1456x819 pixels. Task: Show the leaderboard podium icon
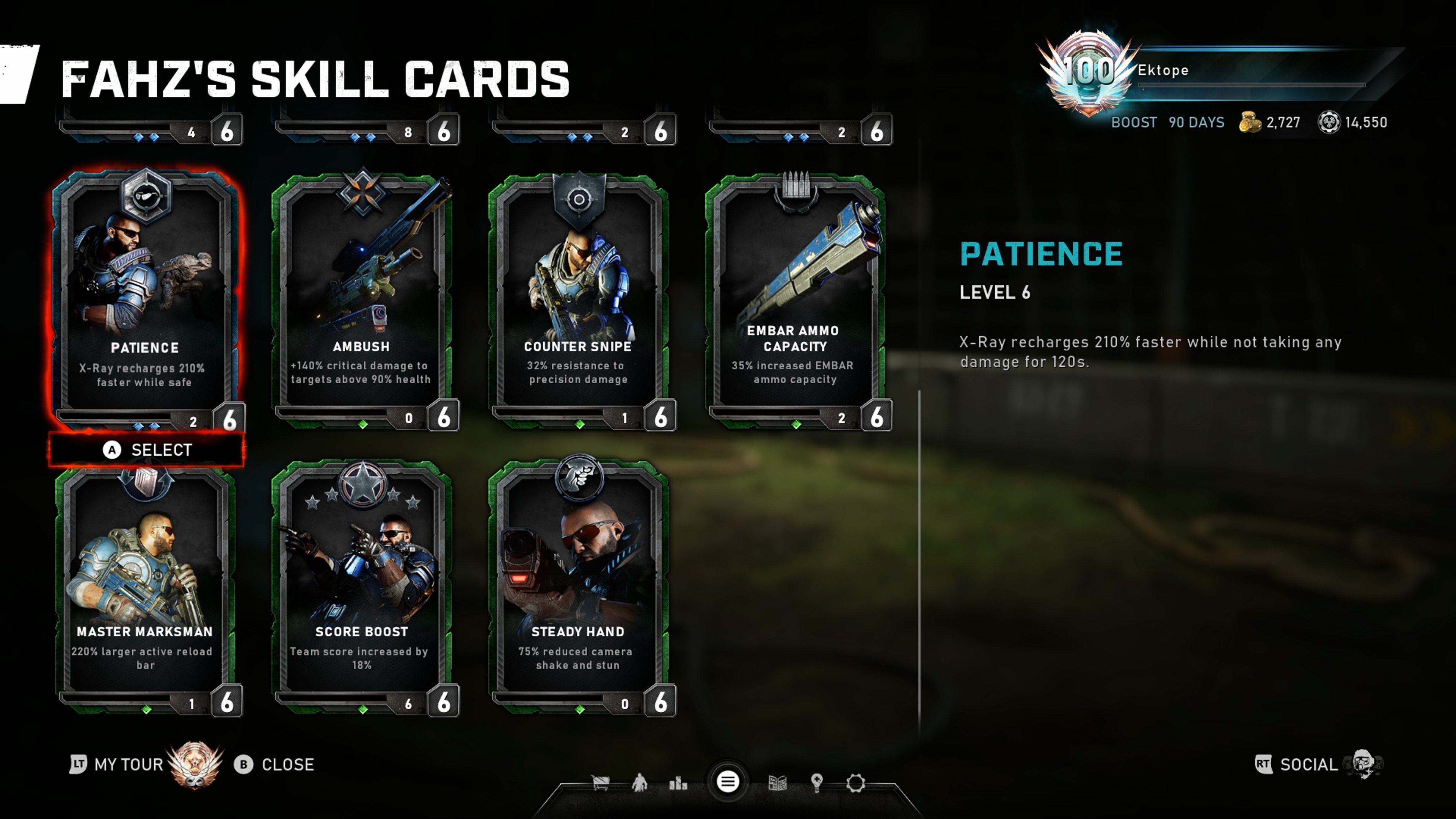click(678, 783)
